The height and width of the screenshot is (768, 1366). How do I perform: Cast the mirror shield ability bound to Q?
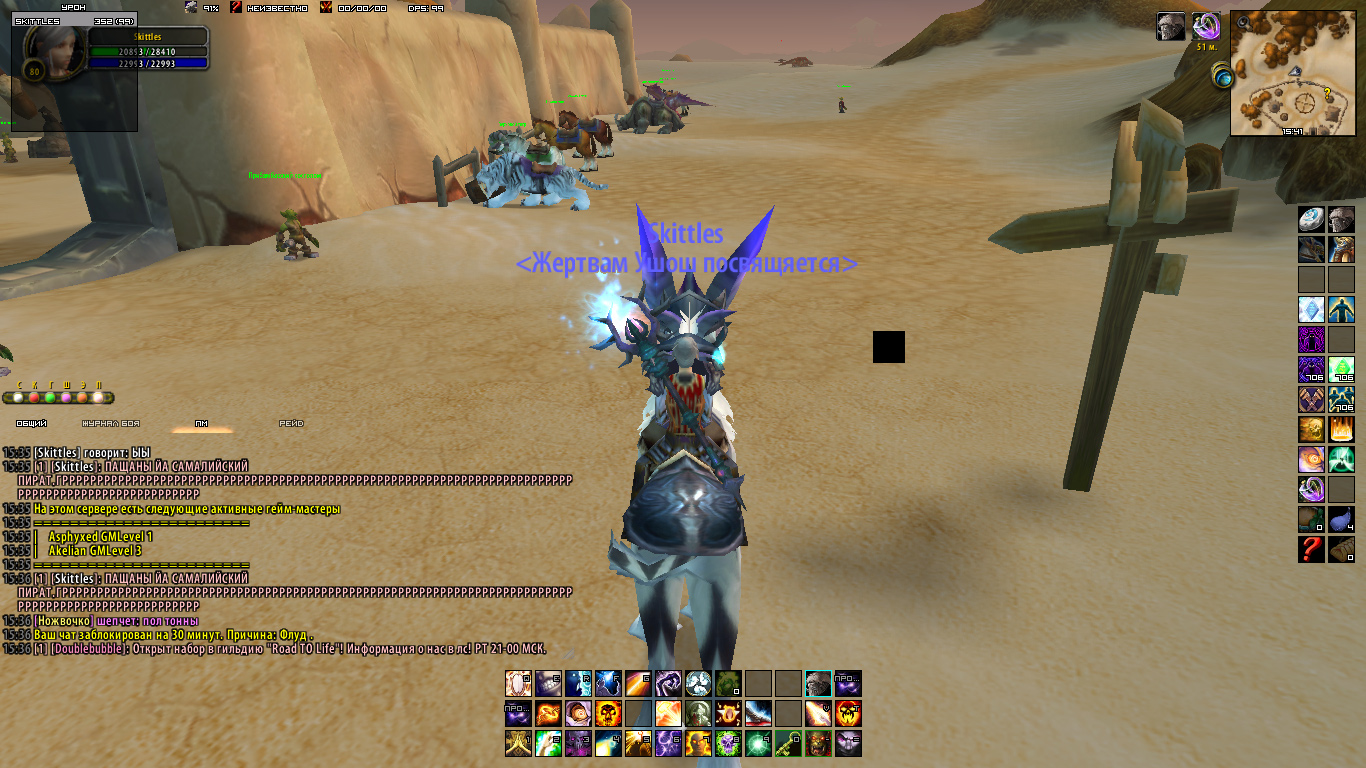tap(518, 684)
